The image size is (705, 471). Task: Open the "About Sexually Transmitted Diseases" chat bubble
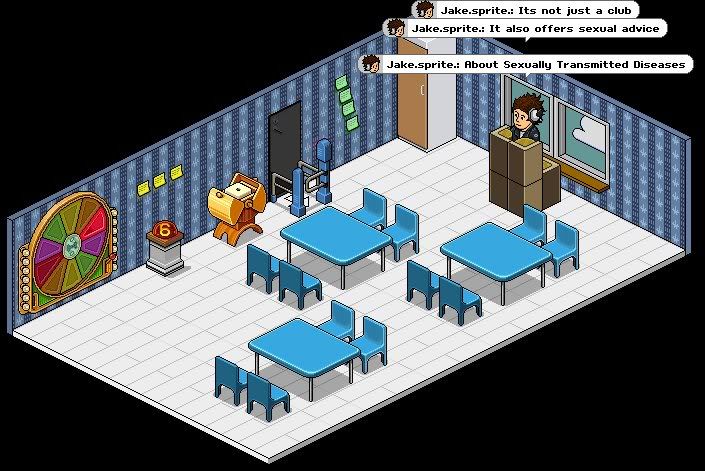pos(526,64)
